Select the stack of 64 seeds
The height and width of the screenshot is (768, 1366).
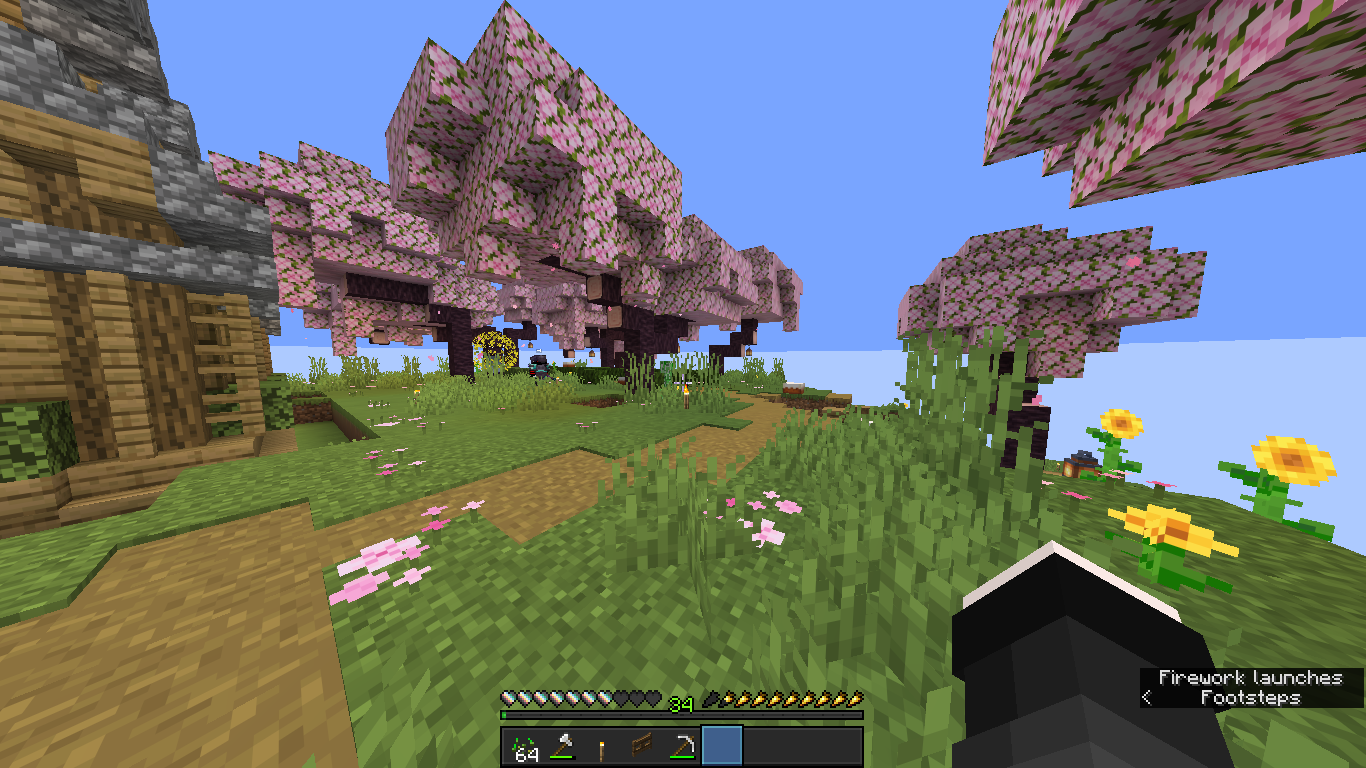523,747
